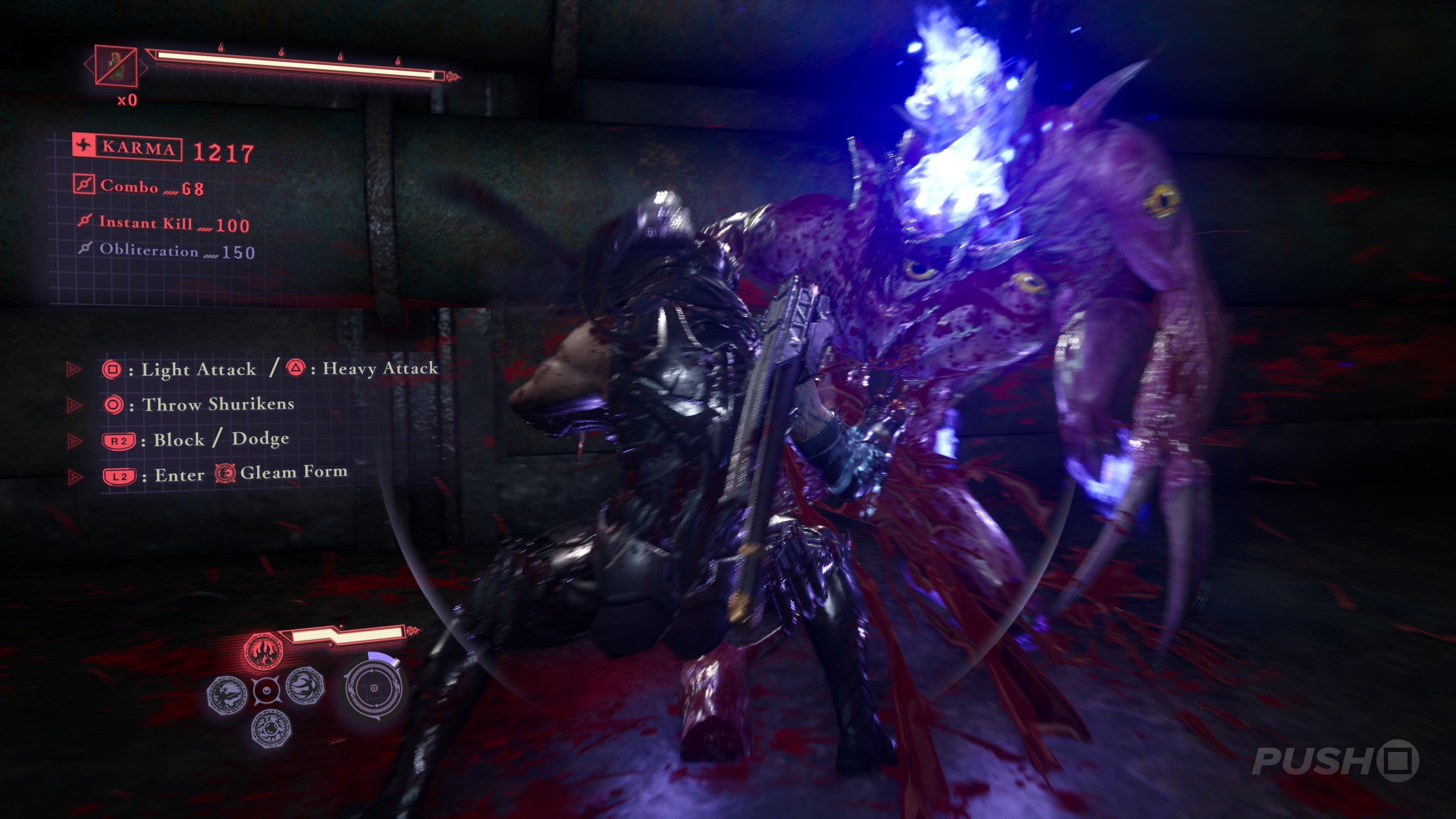Click the Karma shuriken badge

tap(84, 145)
